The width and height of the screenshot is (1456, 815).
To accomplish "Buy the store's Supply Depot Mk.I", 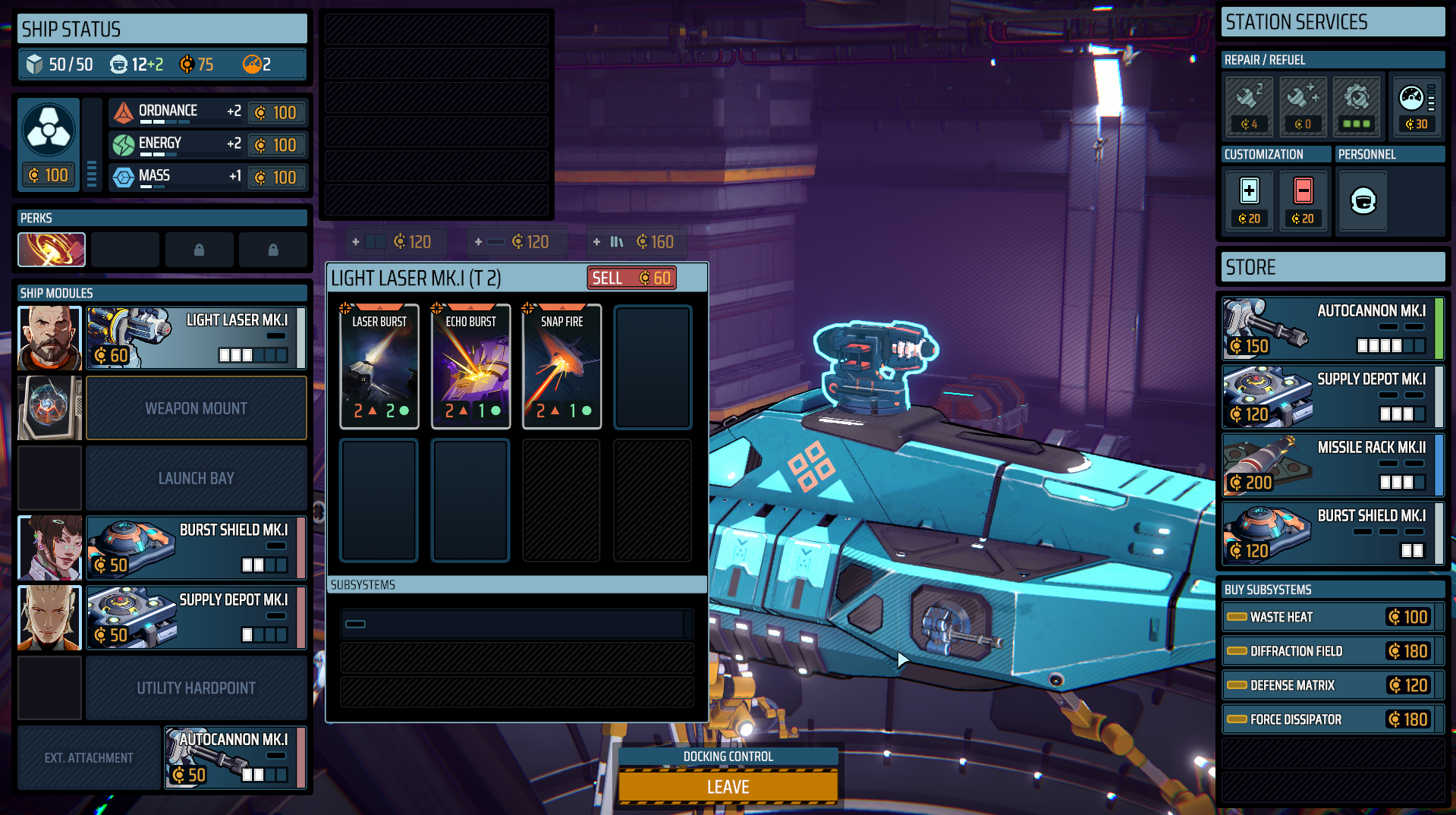I will tap(1332, 396).
